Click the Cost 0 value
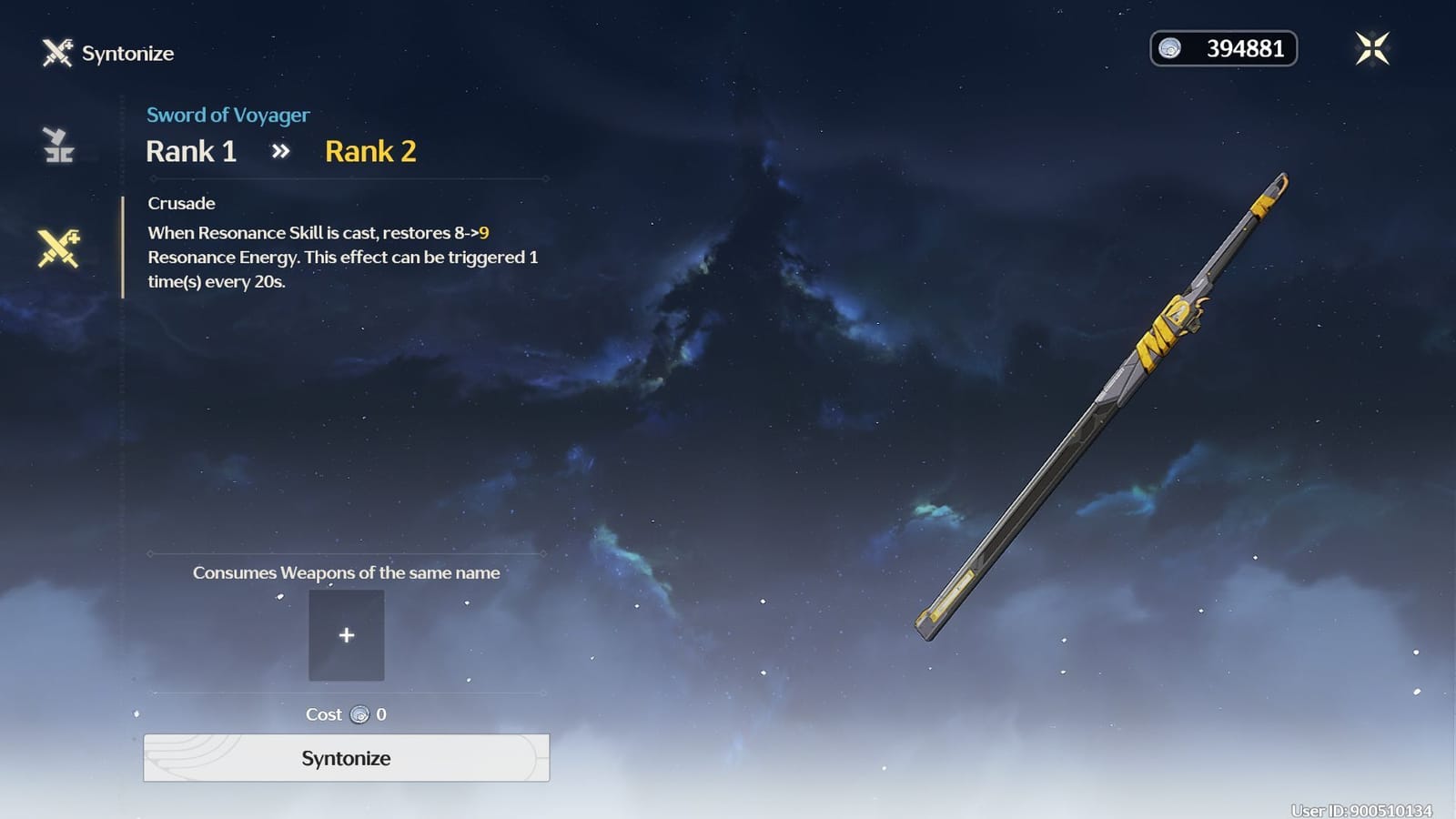Image resolution: width=1456 pixels, height=819 pixels. [x=379, y=715]
